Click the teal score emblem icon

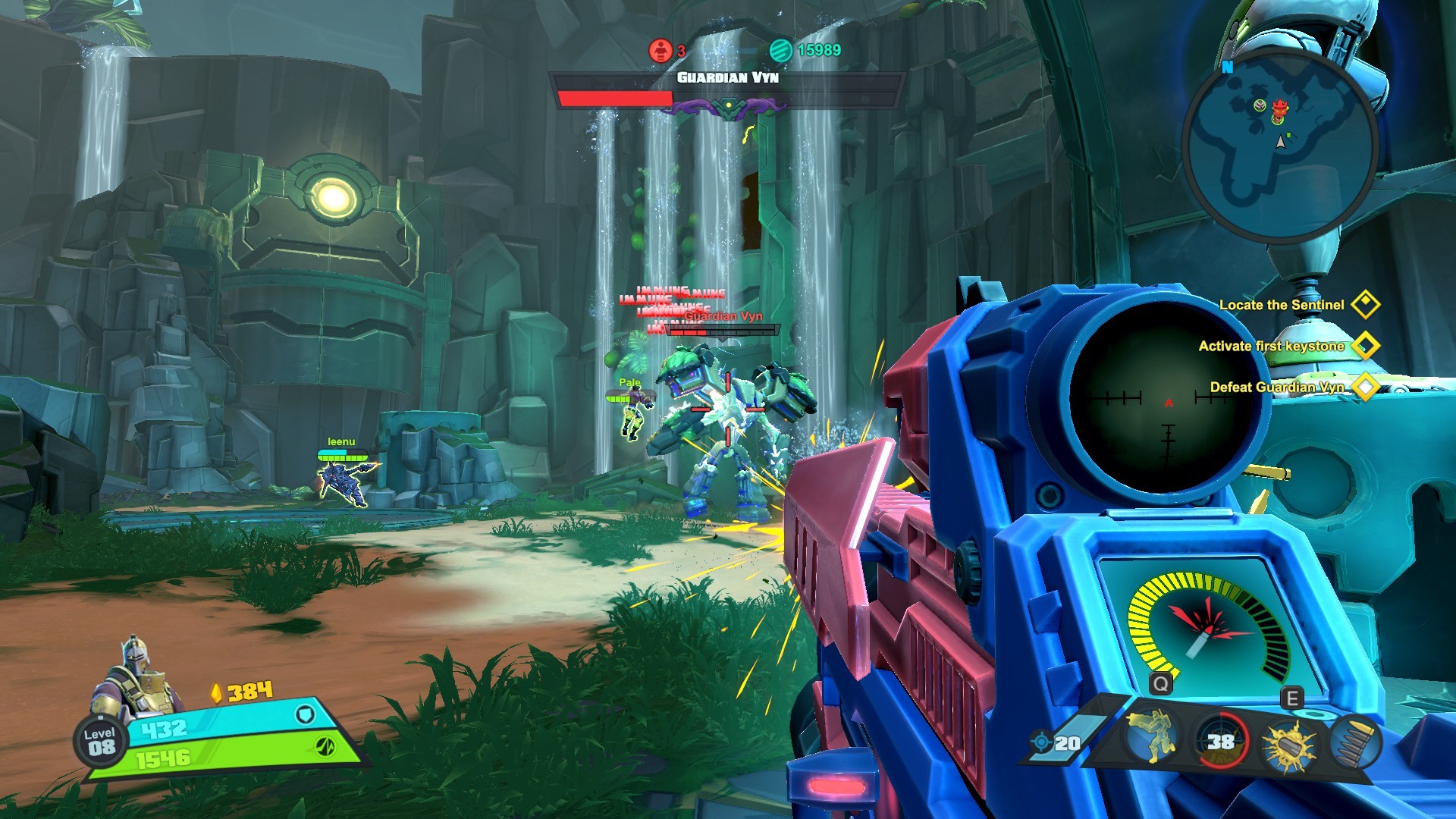point(780,50)
